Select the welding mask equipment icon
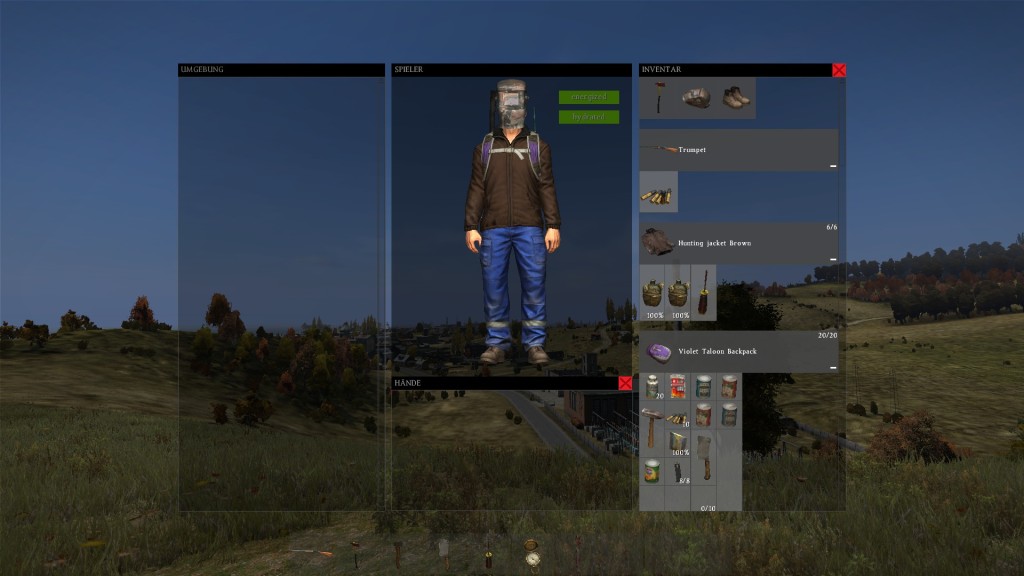The width and height of the screenshot is (1024, 576). 697,98
